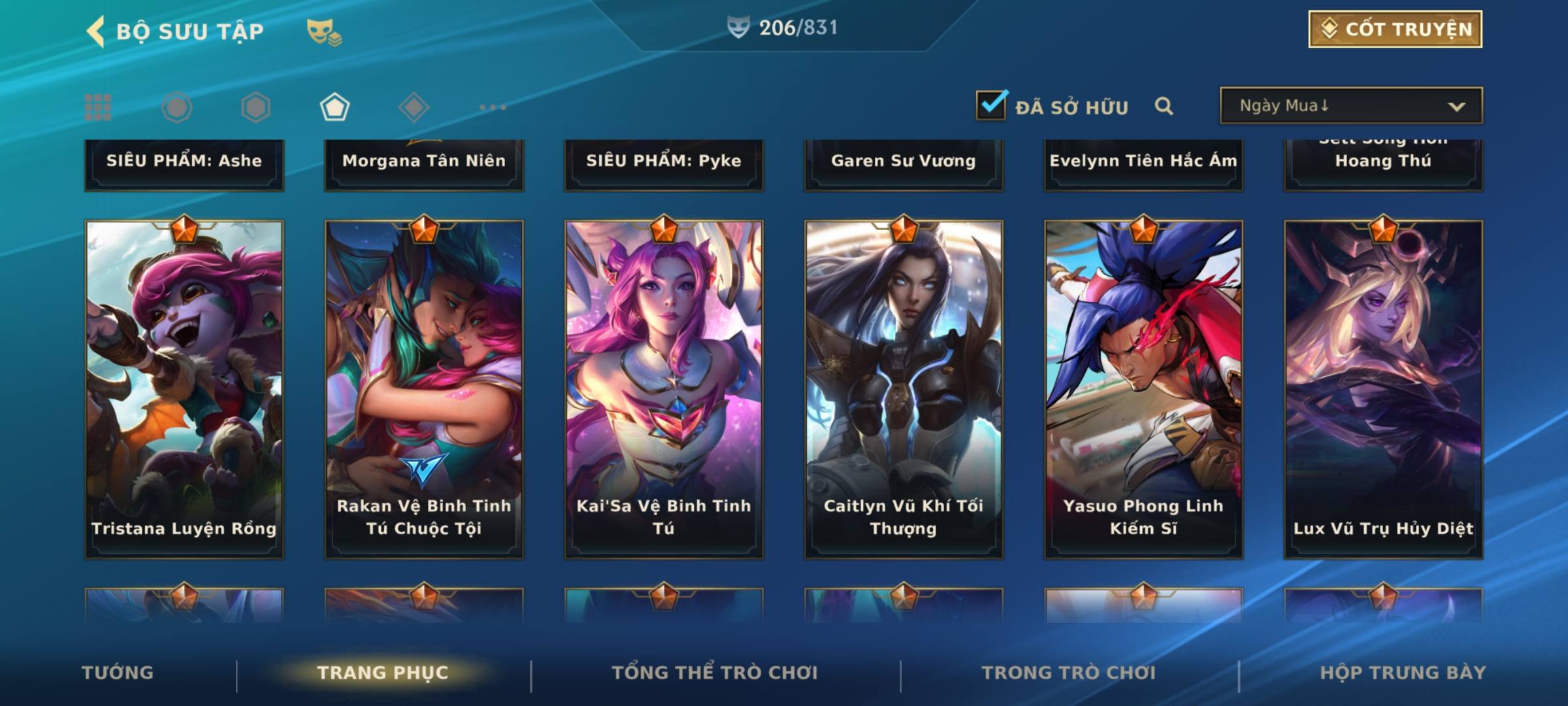Click the diamond rarity filter icon
Screen dimensions: 1568x706
coord(414,107)
